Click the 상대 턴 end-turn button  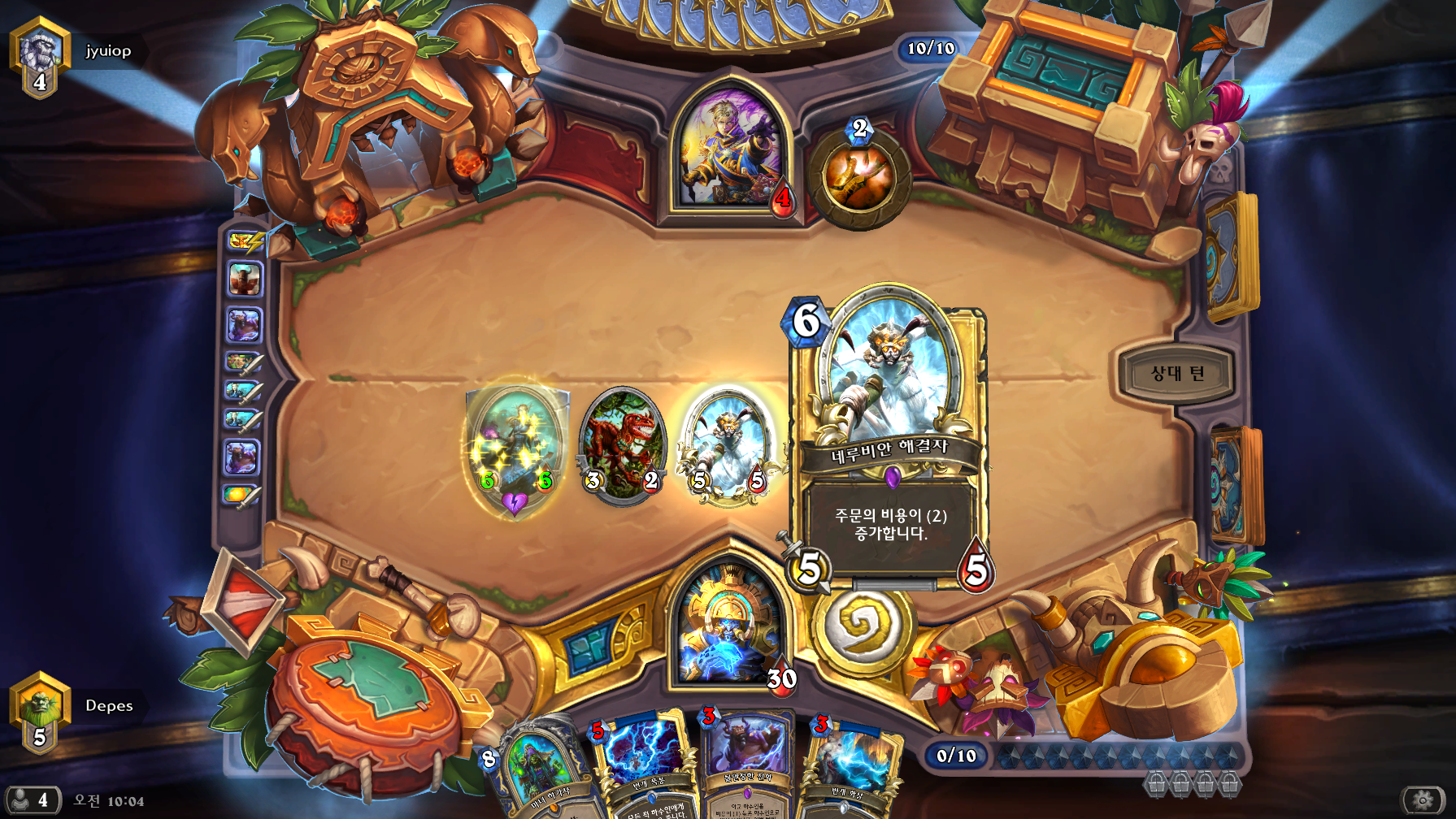tap(1176, 374)
